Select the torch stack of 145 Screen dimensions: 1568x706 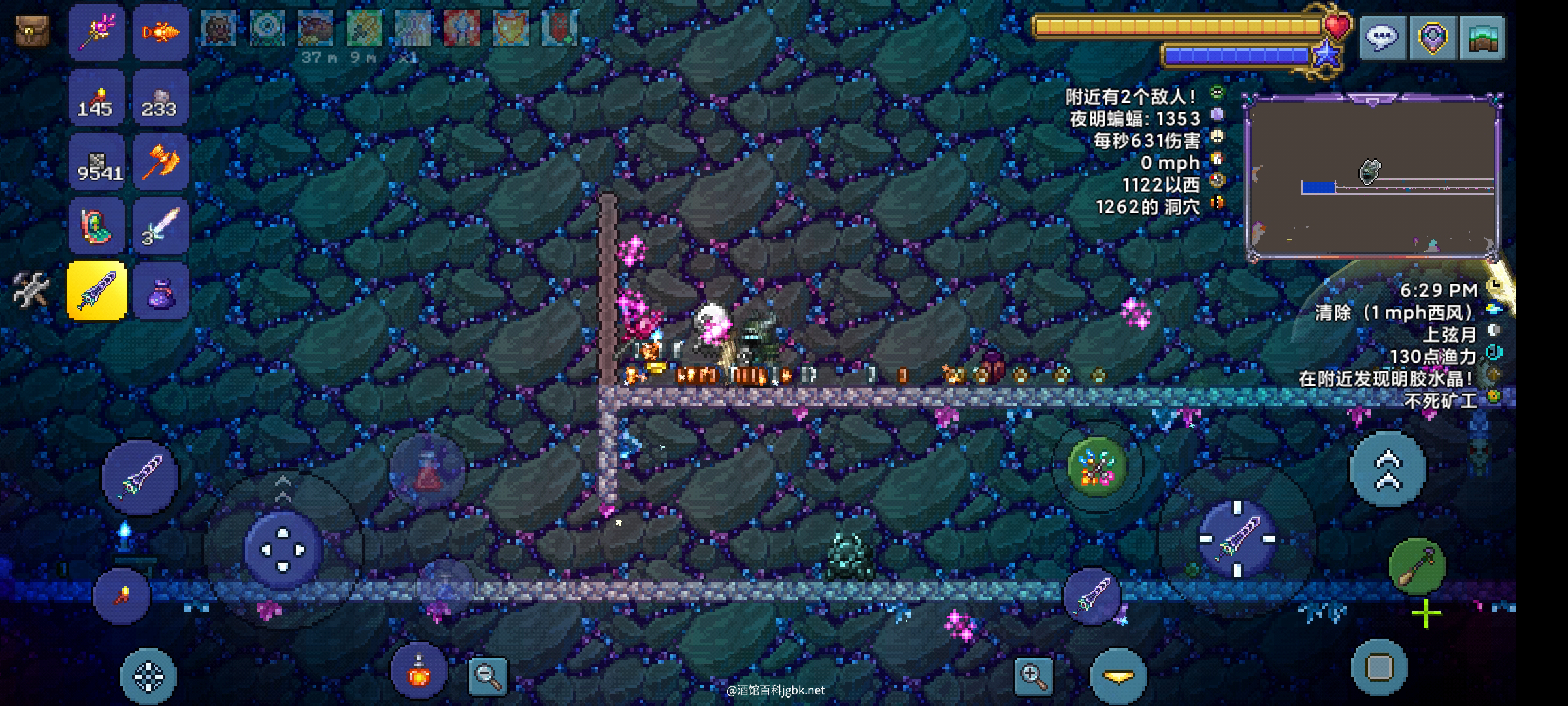click(97, 98)
